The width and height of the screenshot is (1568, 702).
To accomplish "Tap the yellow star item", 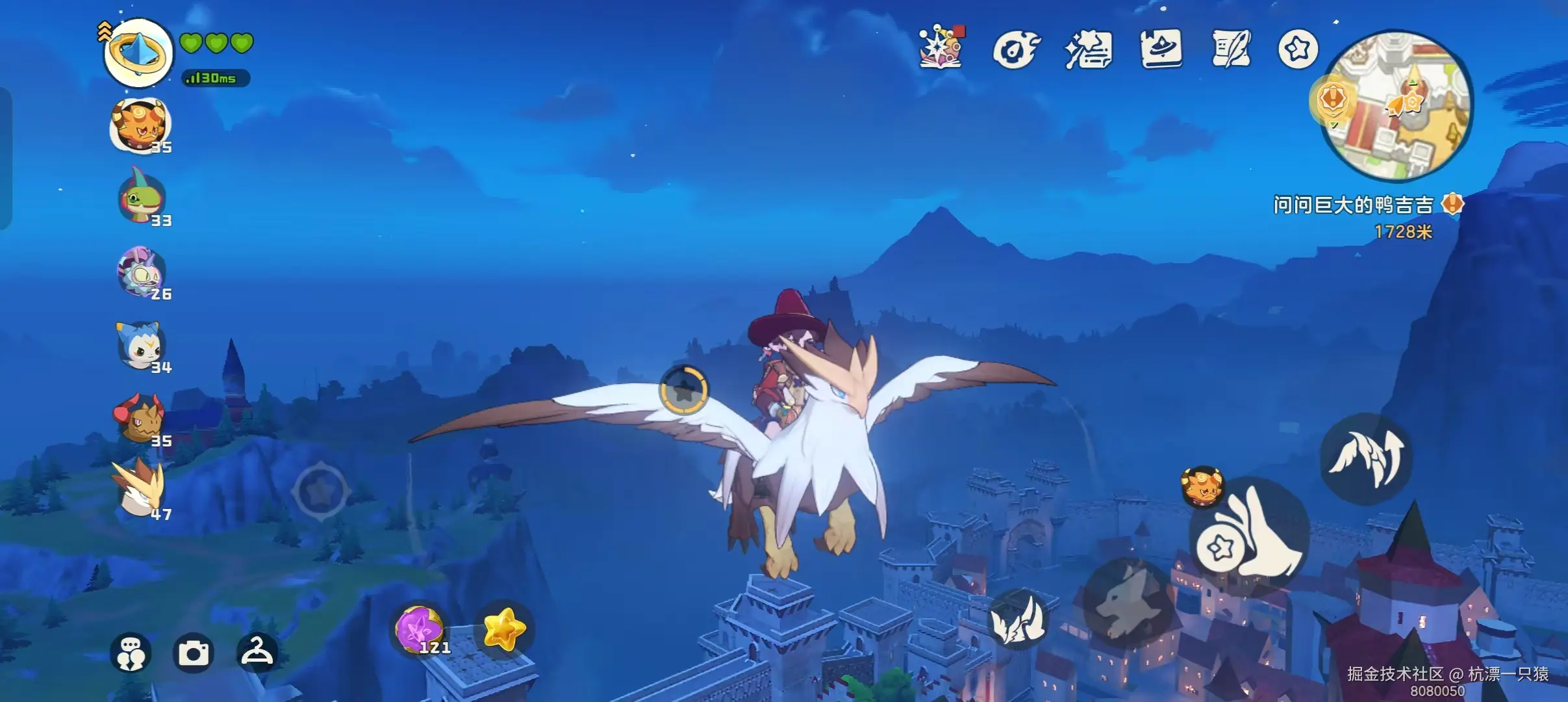I will (x=504, y=629).
